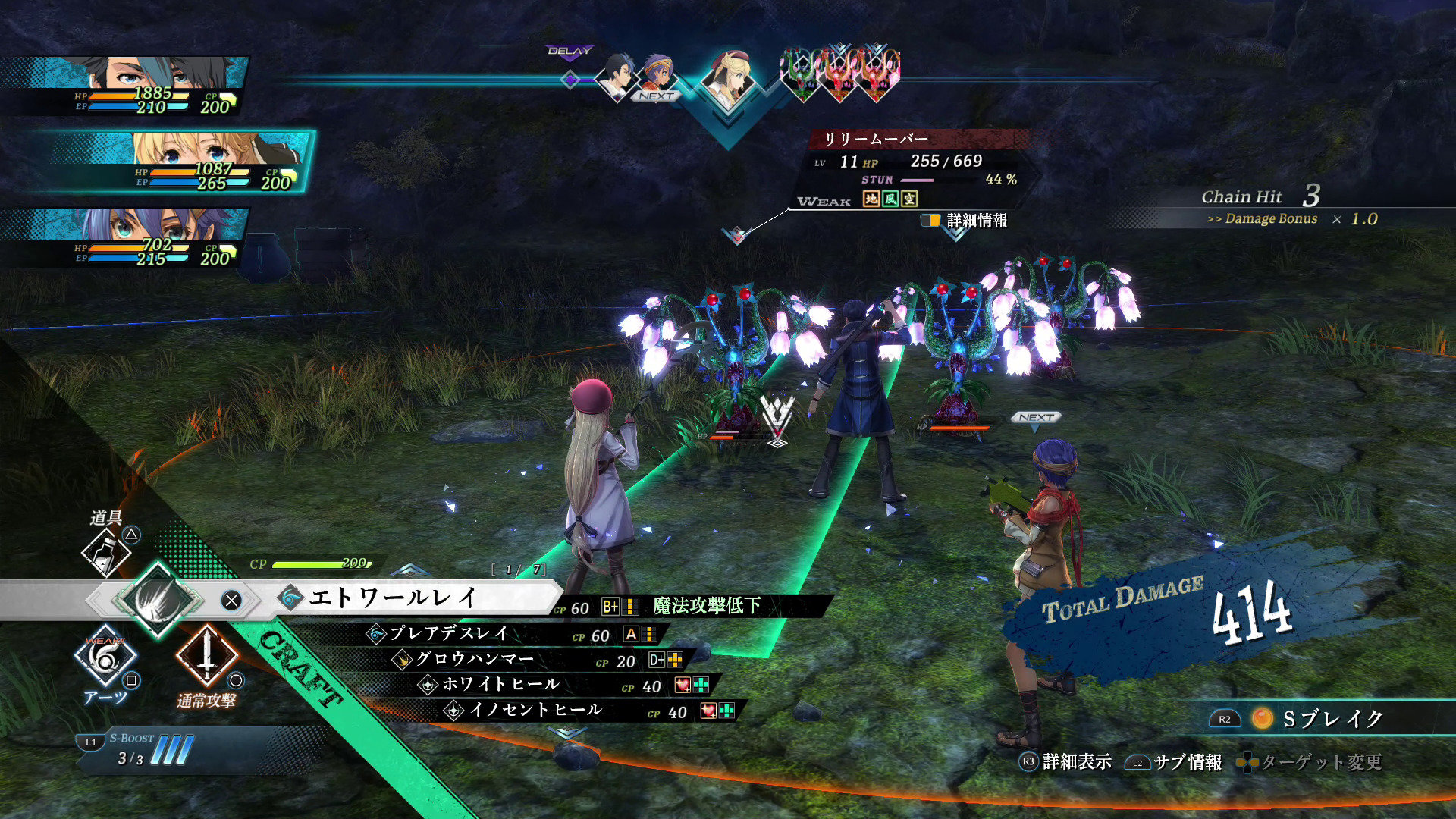Screen dimensions: 1456x819
Task: Select the blonde girl's party status panel
Action: coord(182,162)
